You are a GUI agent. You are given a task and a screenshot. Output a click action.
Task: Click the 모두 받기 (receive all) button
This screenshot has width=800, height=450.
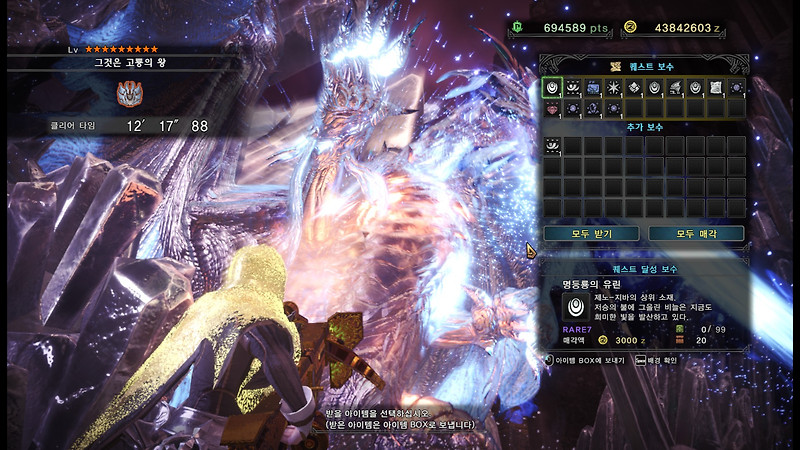tap(590, 233)
